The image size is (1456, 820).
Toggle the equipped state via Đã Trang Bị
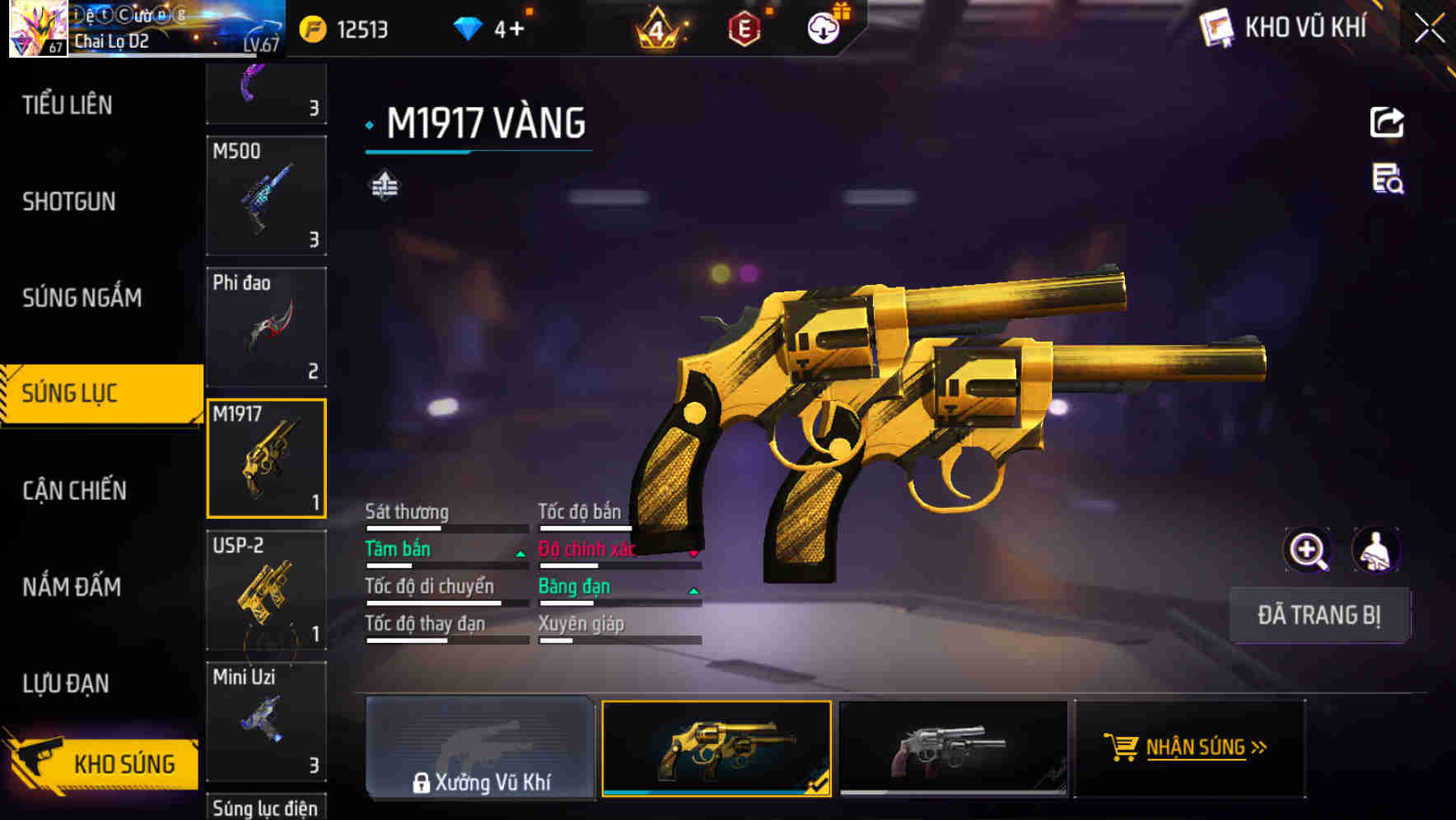pyautogui.click(x=1319, y=615)
